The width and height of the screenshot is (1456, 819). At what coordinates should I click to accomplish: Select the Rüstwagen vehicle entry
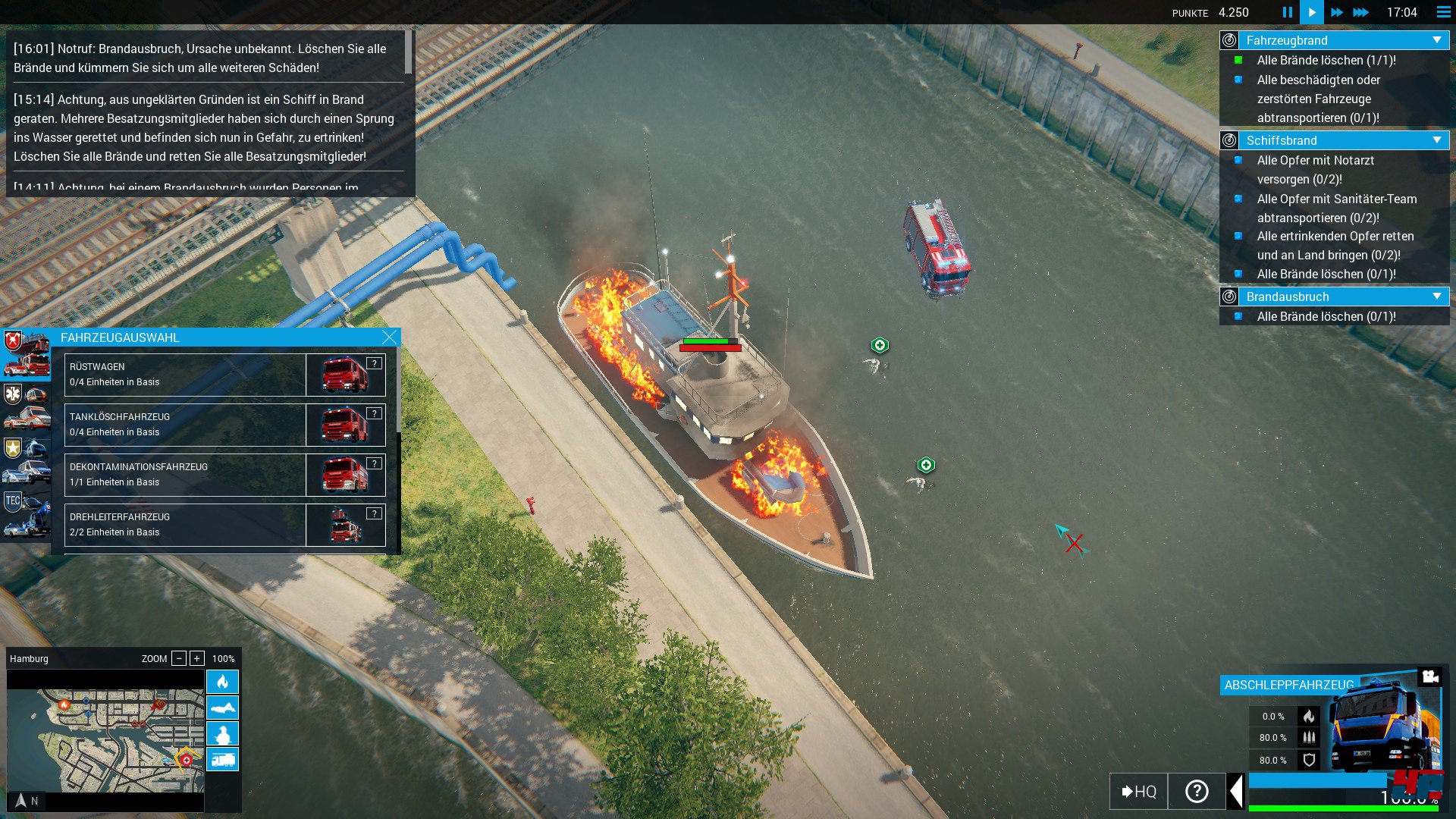click(x=185, y=375)
